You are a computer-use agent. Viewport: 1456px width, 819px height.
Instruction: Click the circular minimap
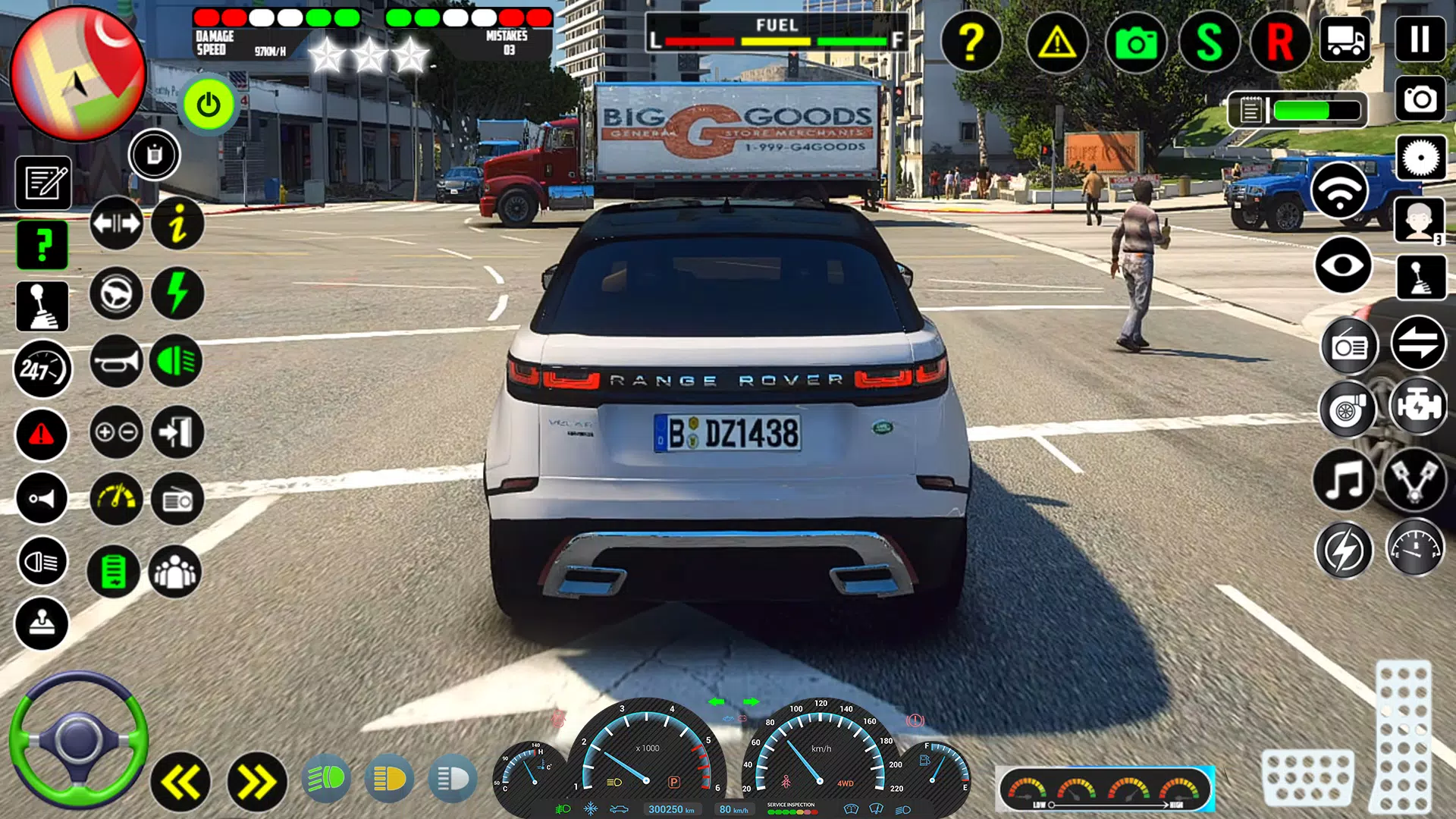pyautogui.click(x=77, y=74)
